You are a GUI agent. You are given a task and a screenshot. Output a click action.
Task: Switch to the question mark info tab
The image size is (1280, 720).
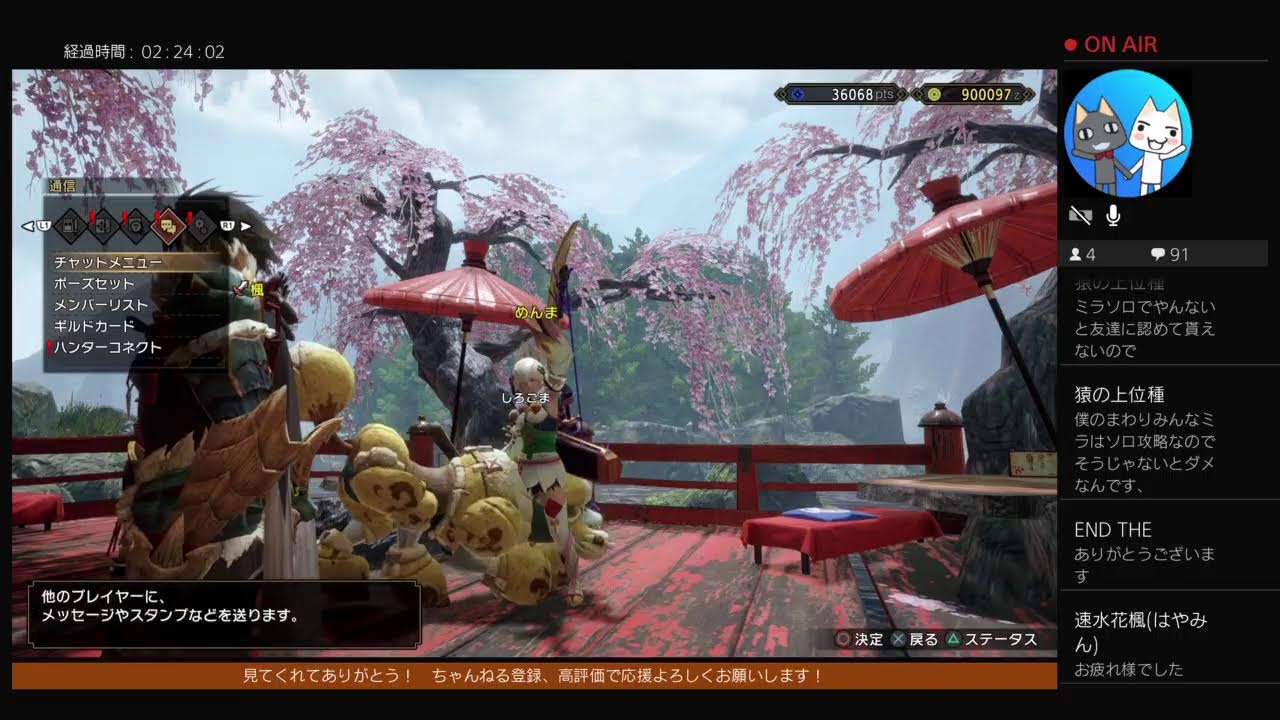[x=136, y=226]
